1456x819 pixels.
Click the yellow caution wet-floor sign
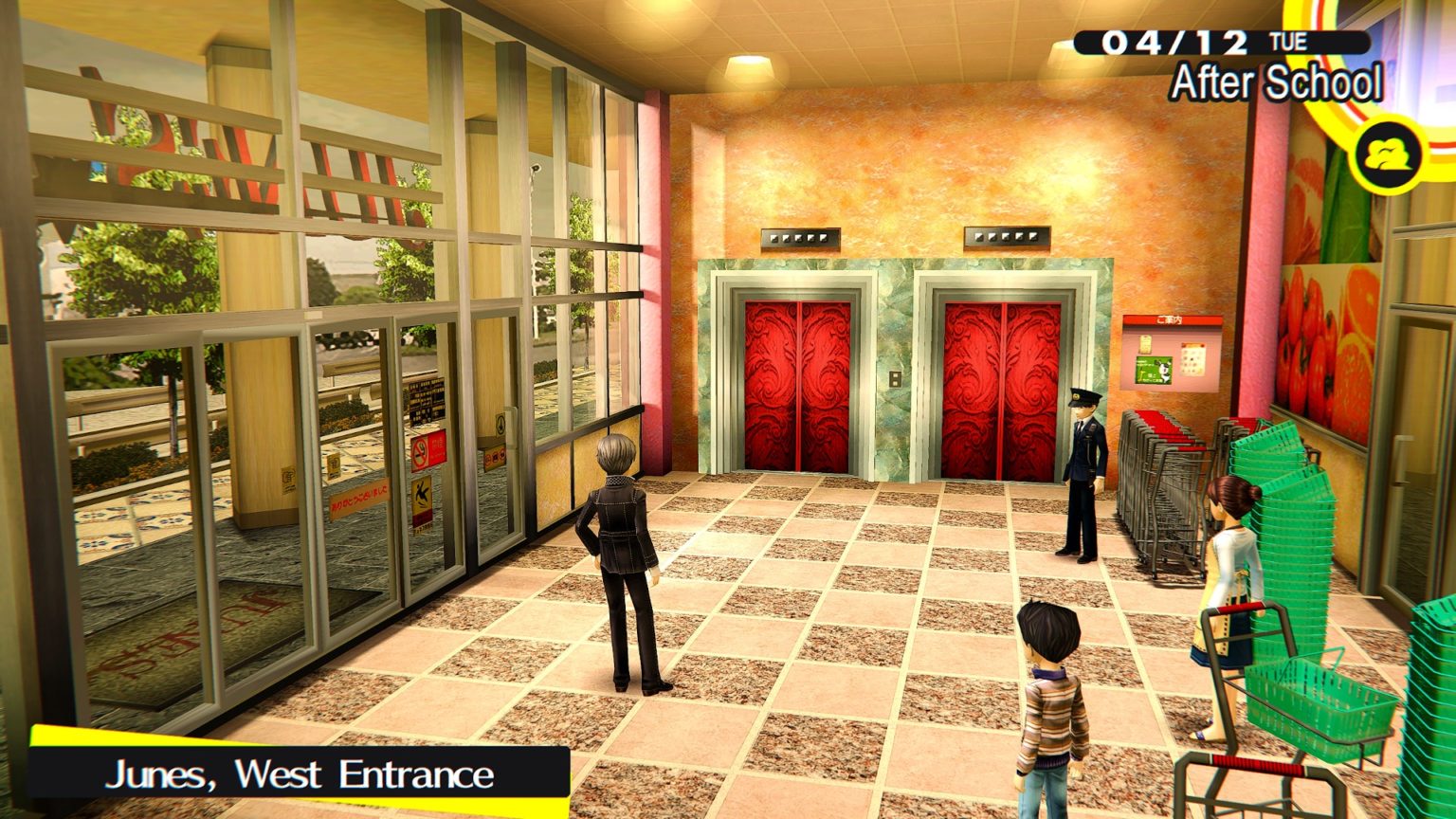pyautogui.click(x=423, y=497)
